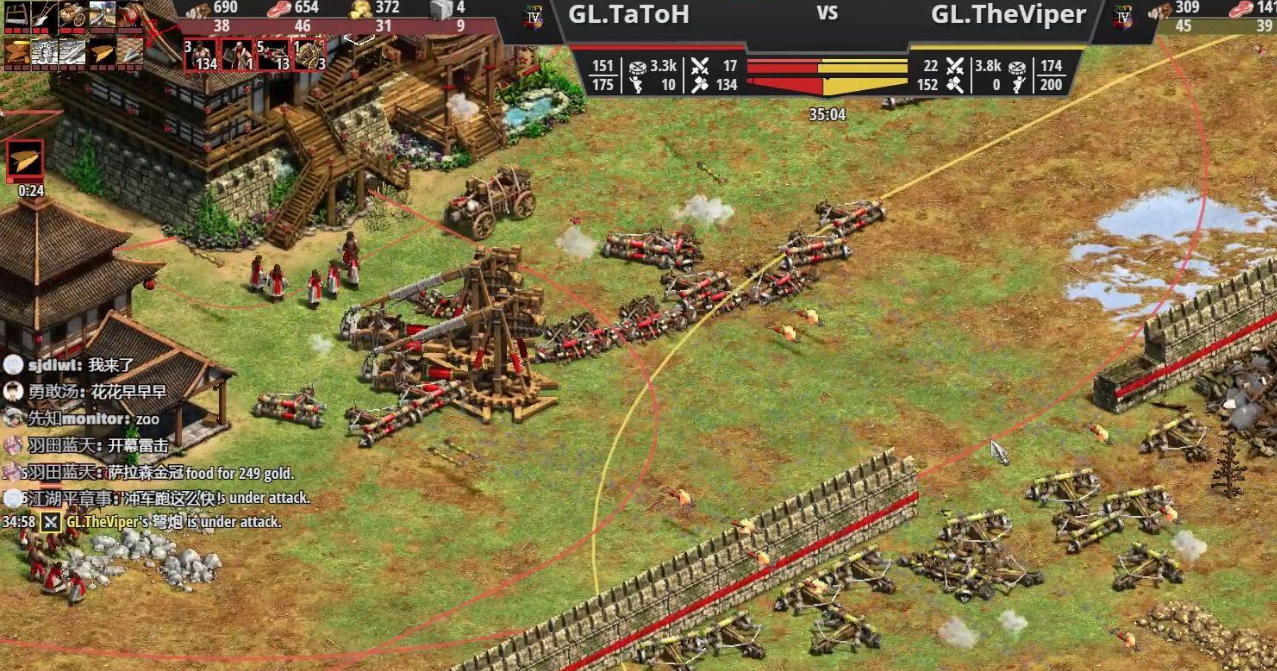Screen dimensions: 1277x671
Task: Click the hand cart technology icon
Action: 73,17
